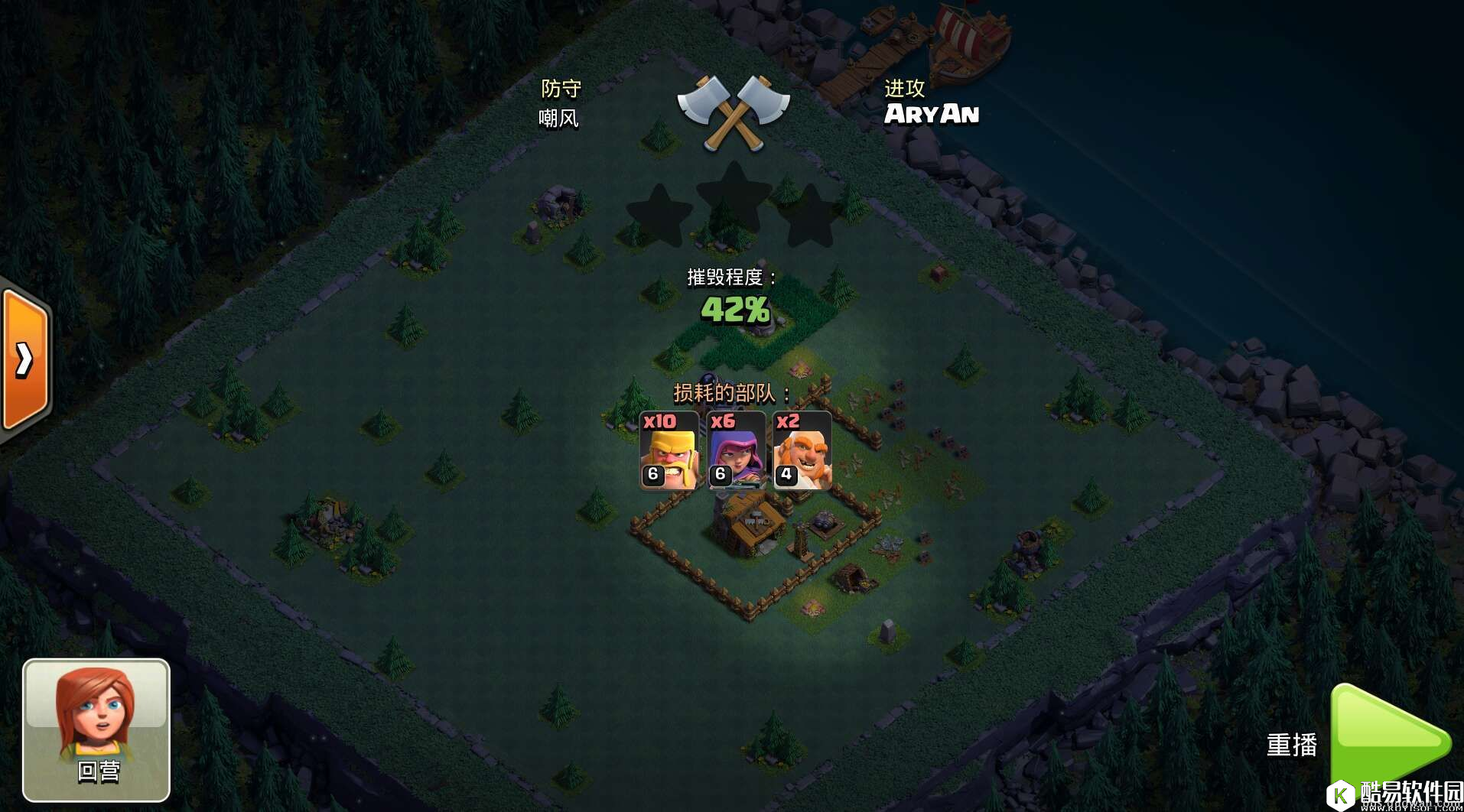1464x812 pixels.
Task: Select the Barbarian x10 troop card
Action: pos(669,450)
